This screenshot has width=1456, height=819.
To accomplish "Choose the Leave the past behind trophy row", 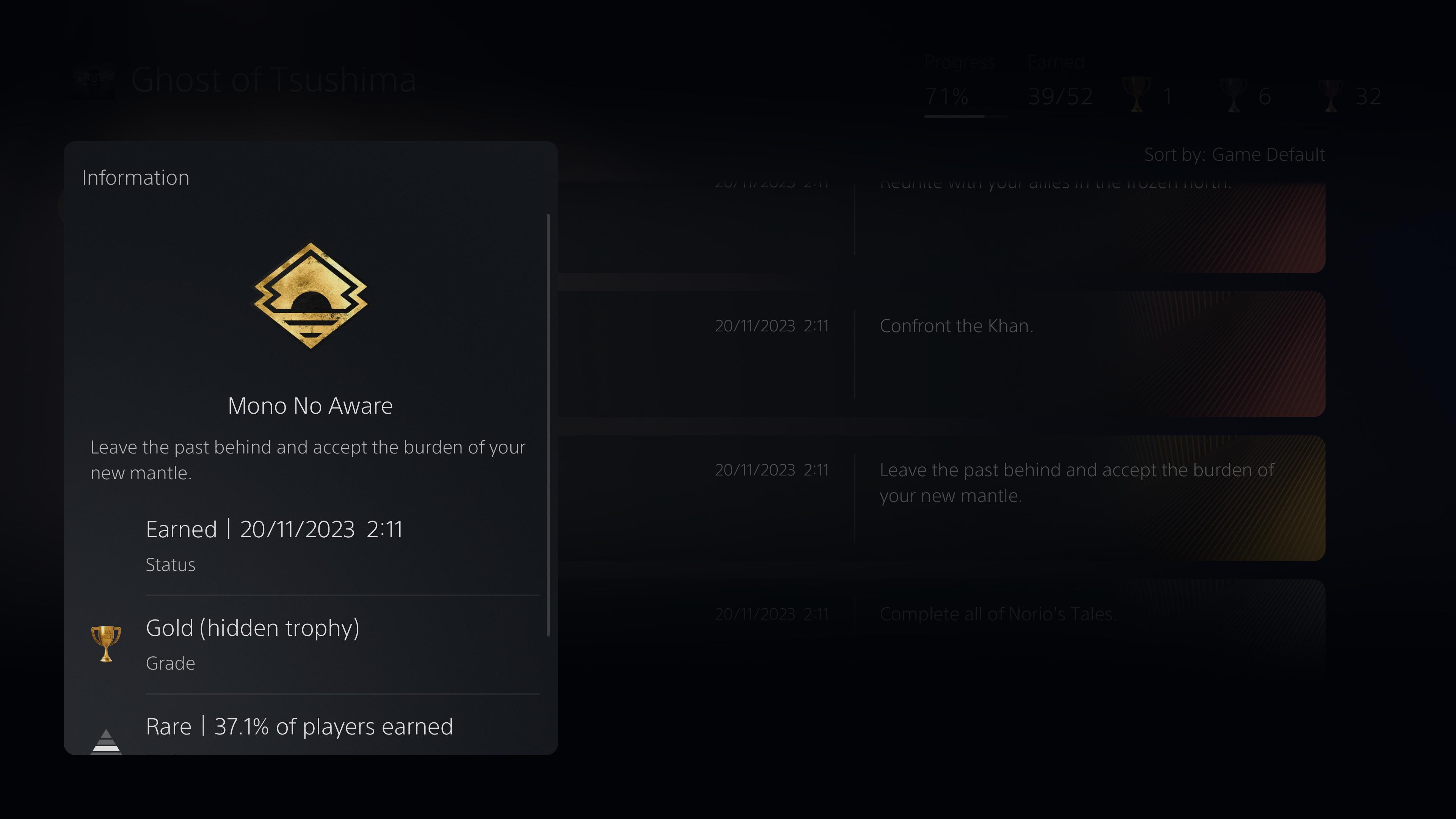I will [x=941, y=497].
